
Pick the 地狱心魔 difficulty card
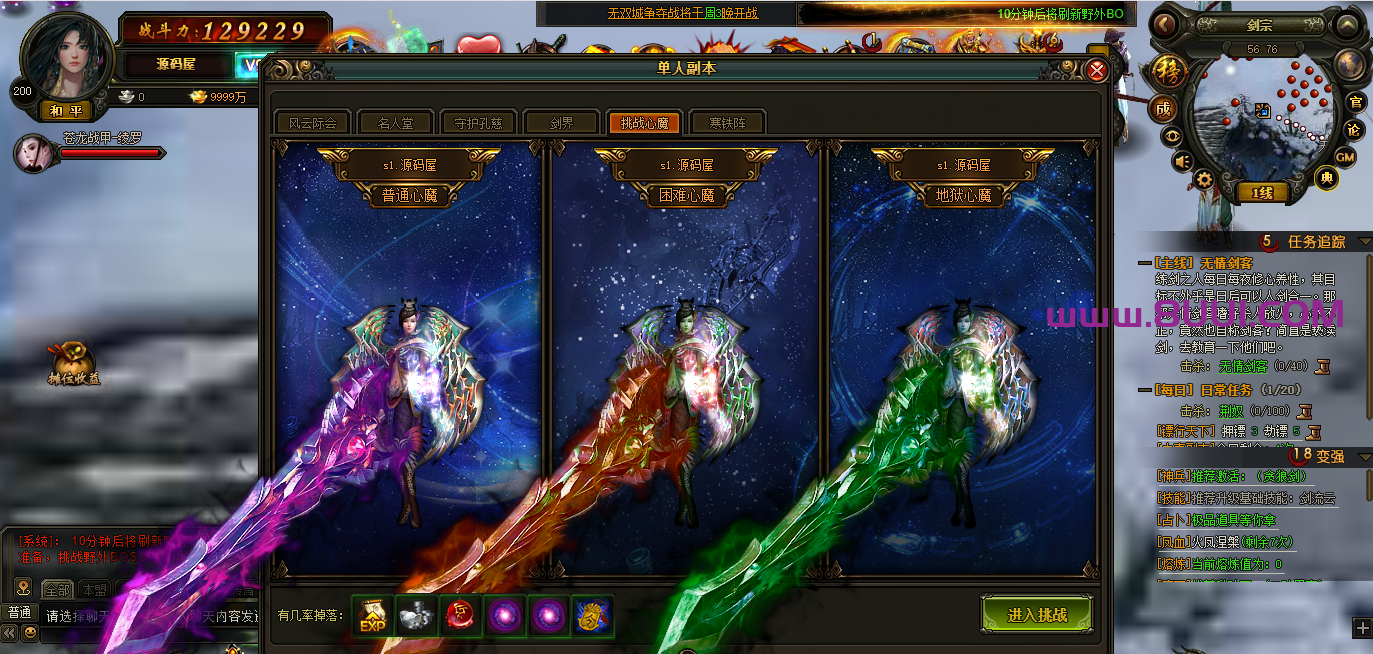point(962,360)
